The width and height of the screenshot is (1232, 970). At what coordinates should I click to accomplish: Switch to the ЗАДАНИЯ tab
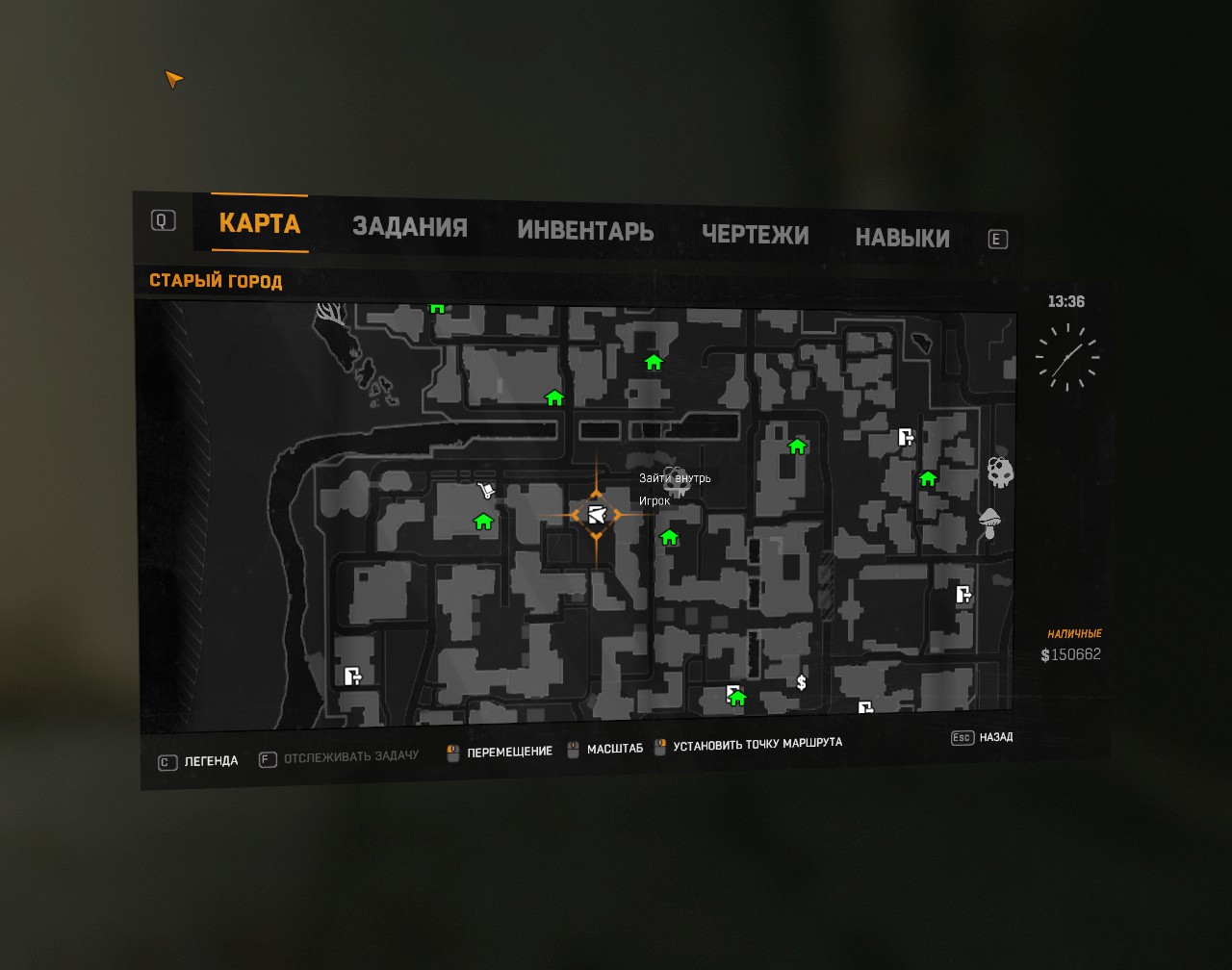(x=409, y=227)
